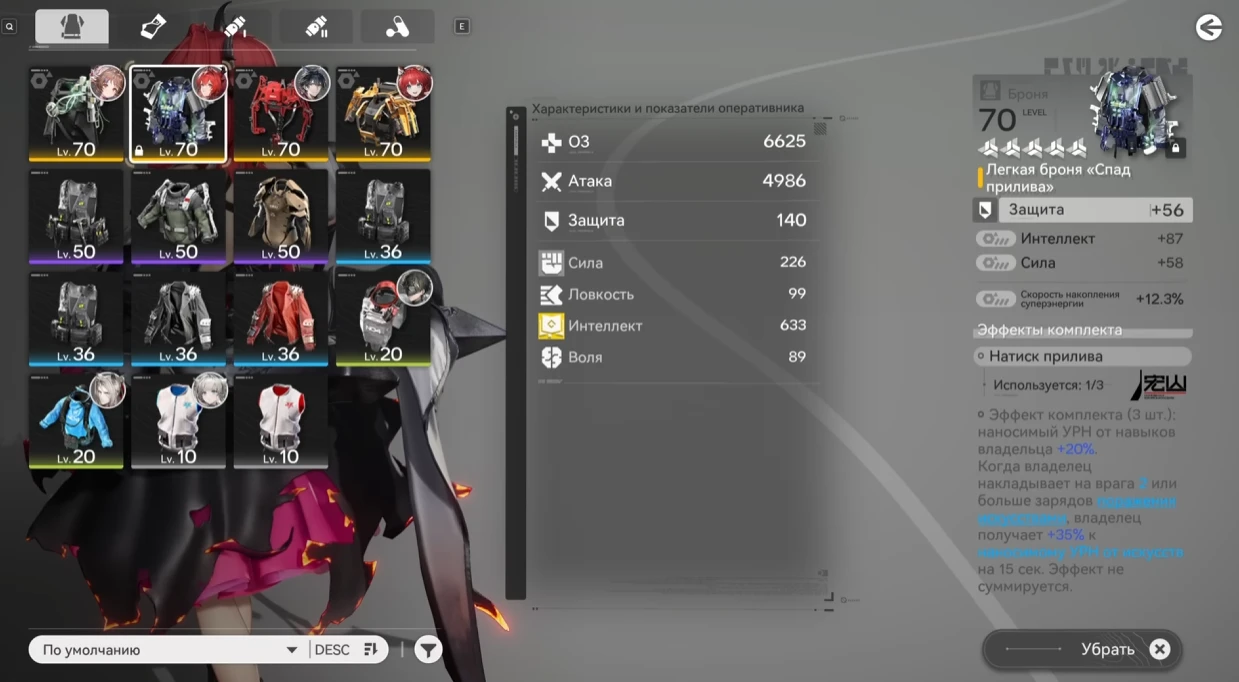The height and width of the screenshot is (682, 1239).
Task: Open the "По умолчанию" sort dropdown
Action: click(167, 650)
